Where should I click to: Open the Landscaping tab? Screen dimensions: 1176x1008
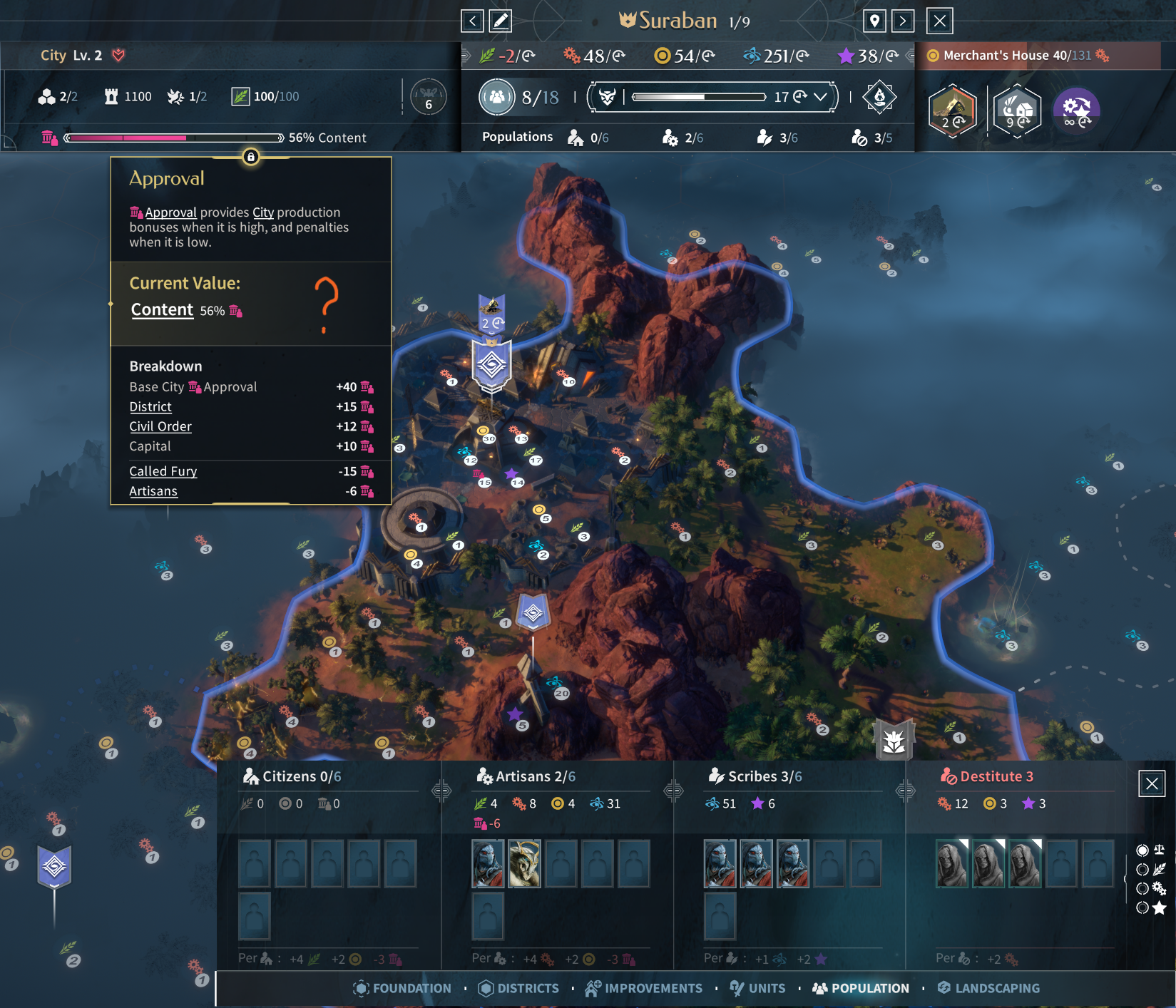(x=988, y=989)
